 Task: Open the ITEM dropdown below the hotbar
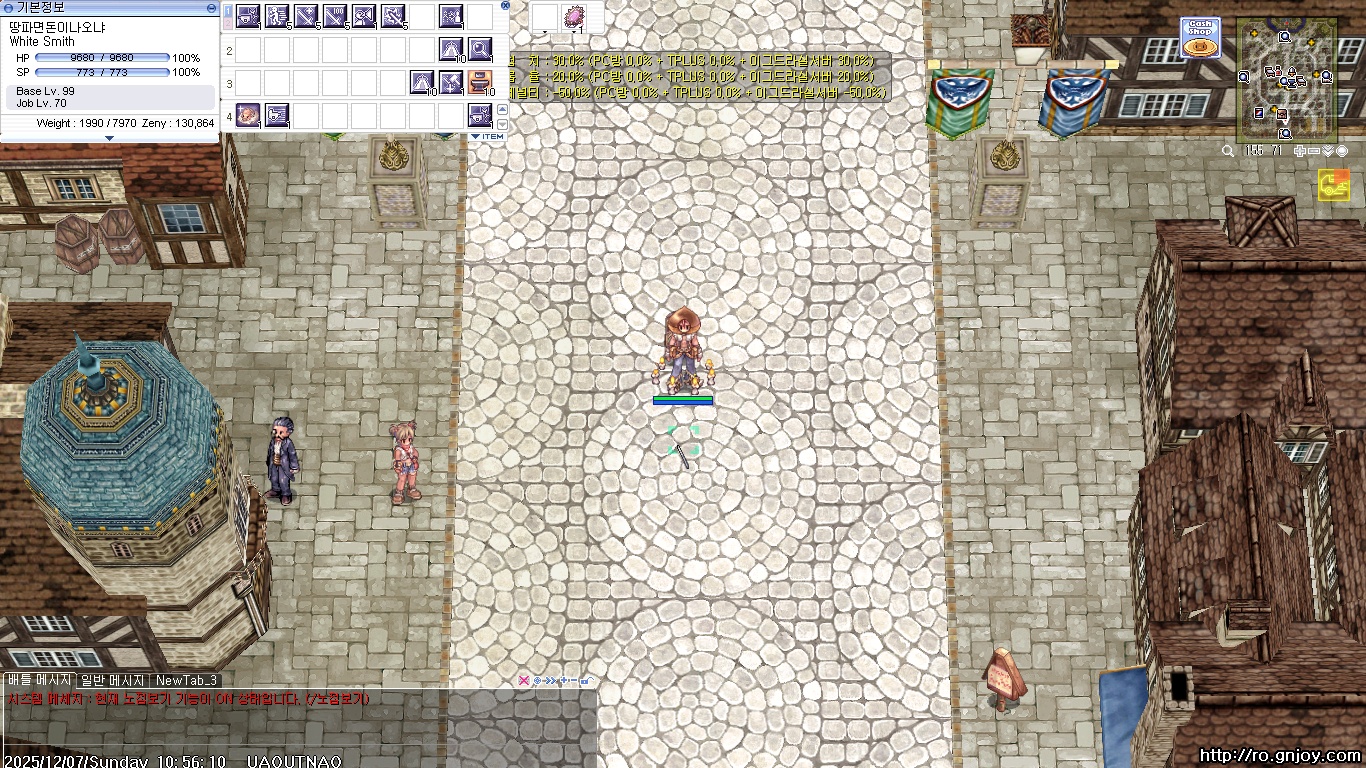[x=487, y=136]
